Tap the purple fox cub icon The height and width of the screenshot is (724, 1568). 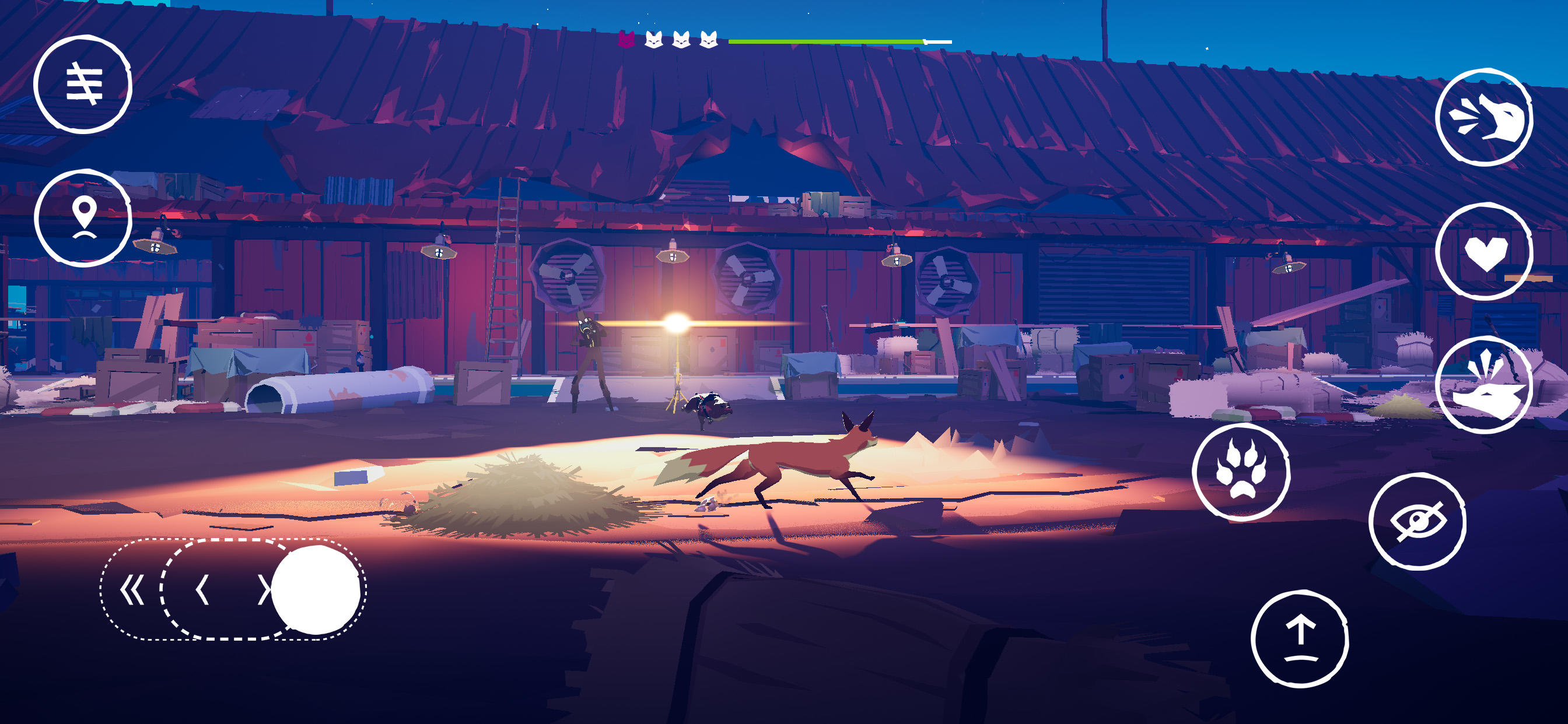[627, 38]
